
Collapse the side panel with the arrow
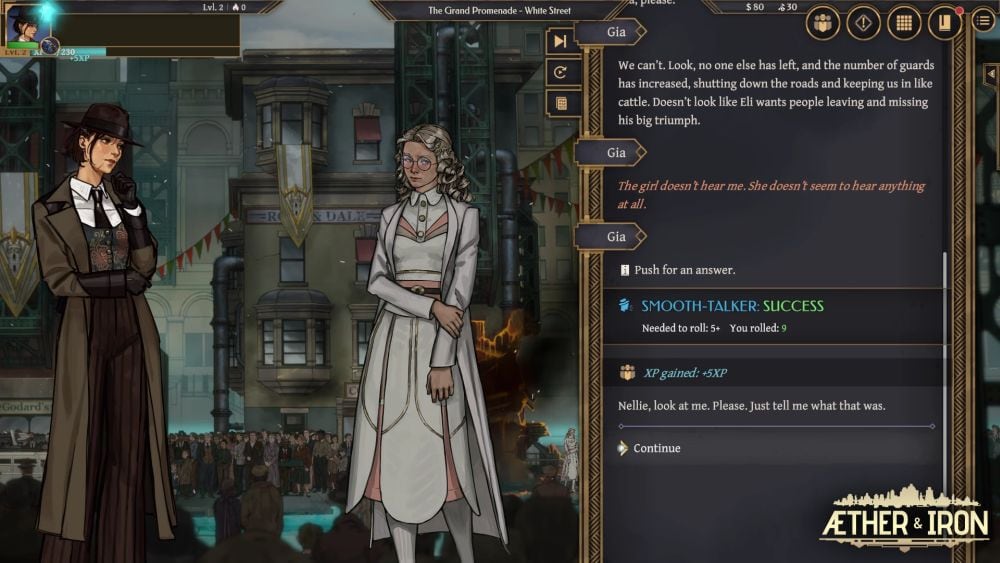coord(990,75)
